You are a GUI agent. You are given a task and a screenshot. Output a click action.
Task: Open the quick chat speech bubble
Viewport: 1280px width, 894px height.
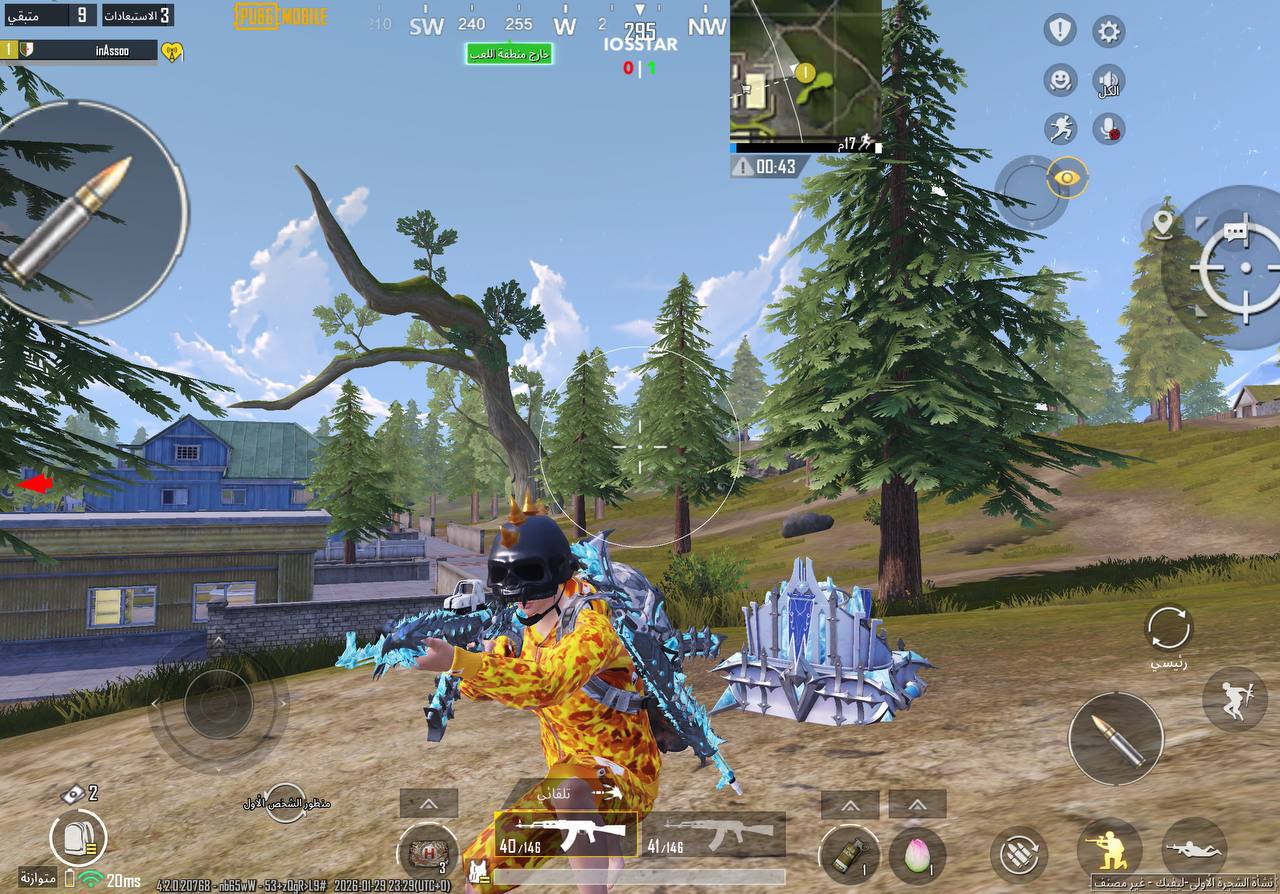(1236, 233)
